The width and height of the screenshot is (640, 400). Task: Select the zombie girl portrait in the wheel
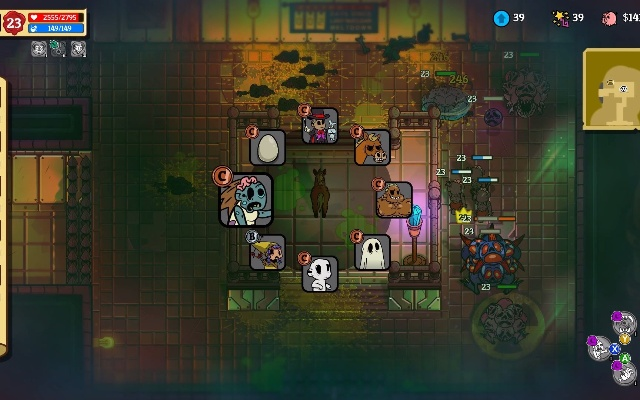tap(246, 201)
